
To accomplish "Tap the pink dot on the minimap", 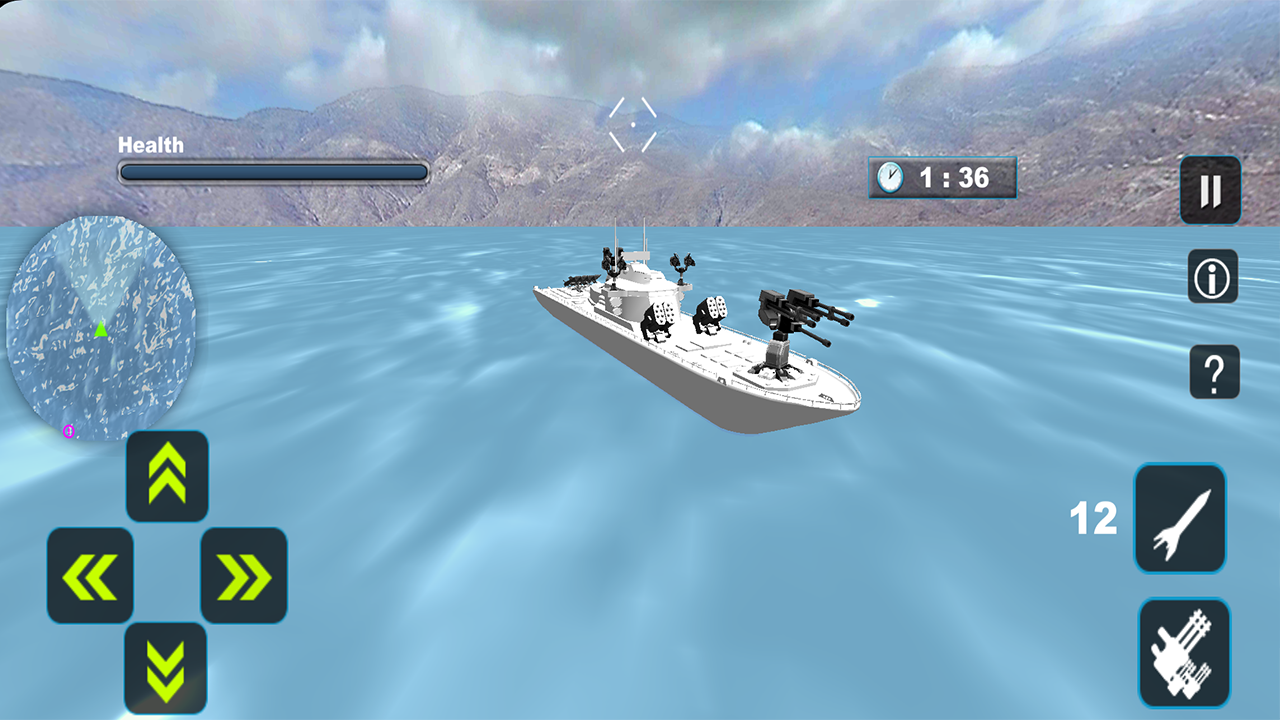I will (x=66, y=430).
